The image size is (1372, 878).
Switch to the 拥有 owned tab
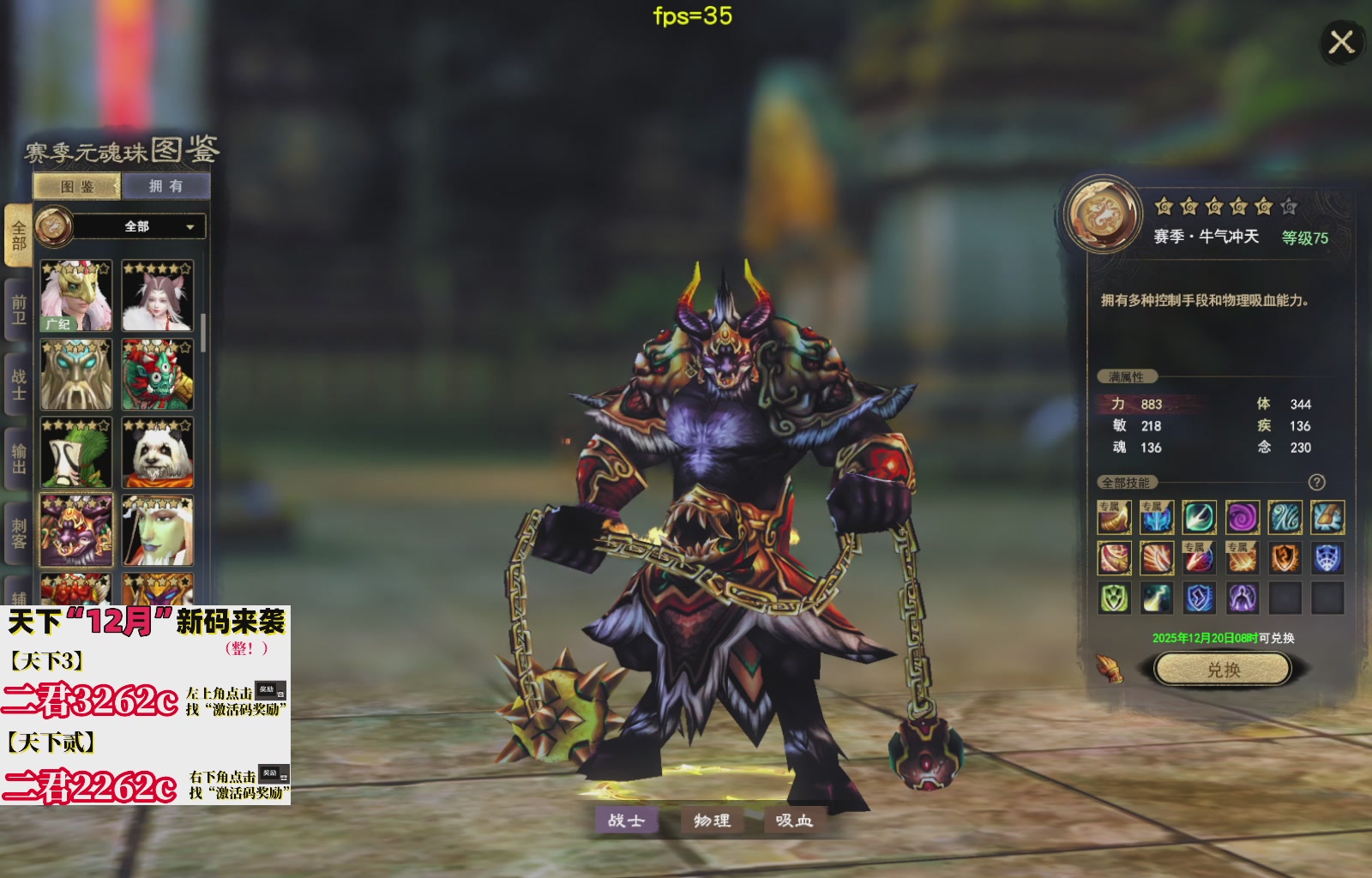pos(165,186)
